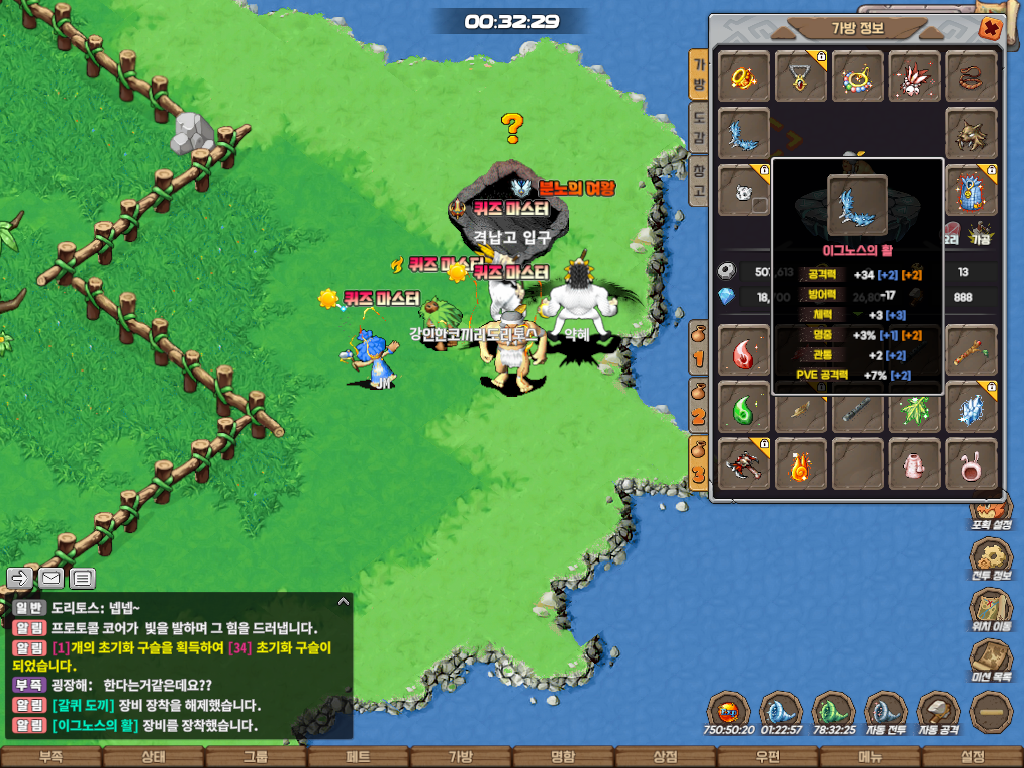Open the 설정 settings menu
The width and height of the screenshot is (1024, 768).
pyautogui.click(x=972, y=757)
